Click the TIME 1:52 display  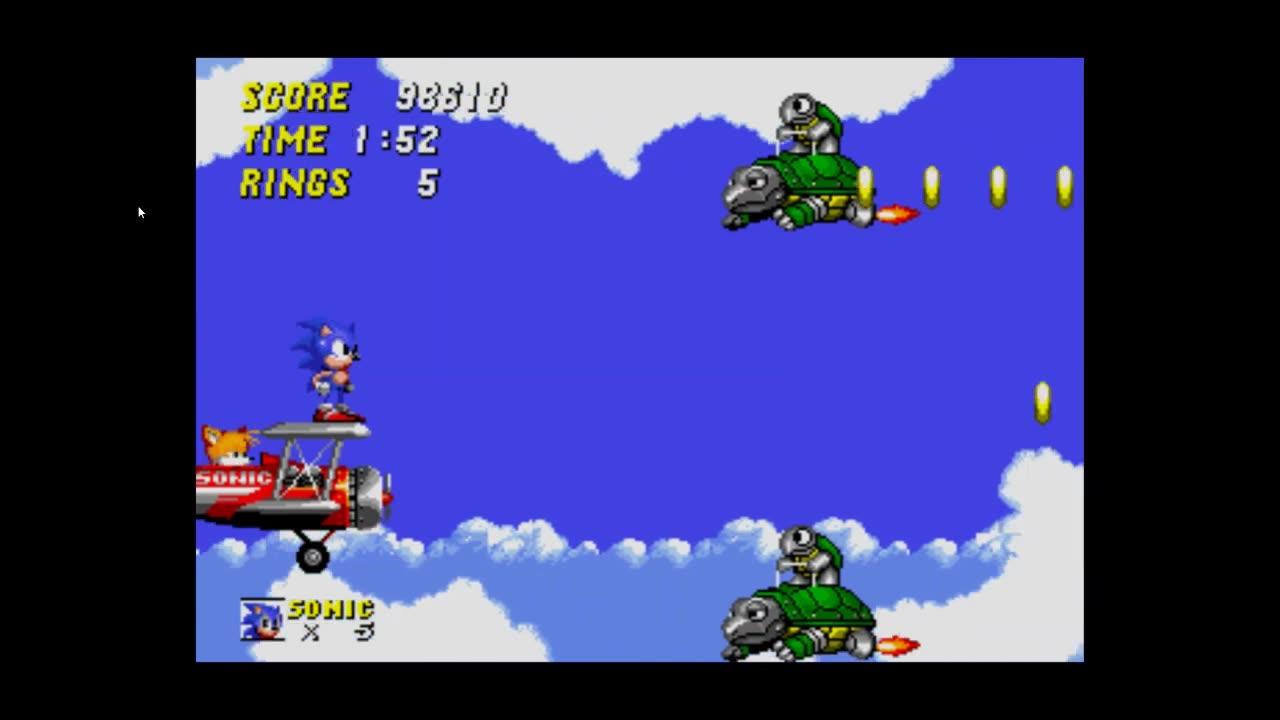click(340, 140)
